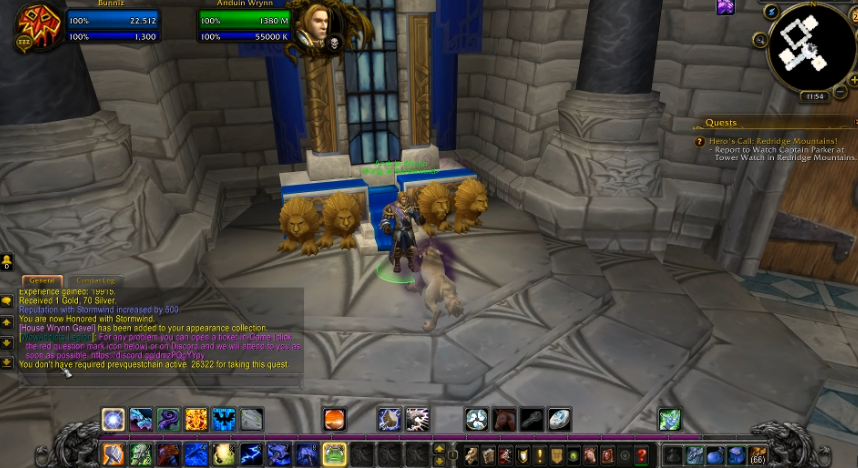Viewport: 858px width, 468px height.
Task: Open the backpack bag slot
Action: pos(758,455)
